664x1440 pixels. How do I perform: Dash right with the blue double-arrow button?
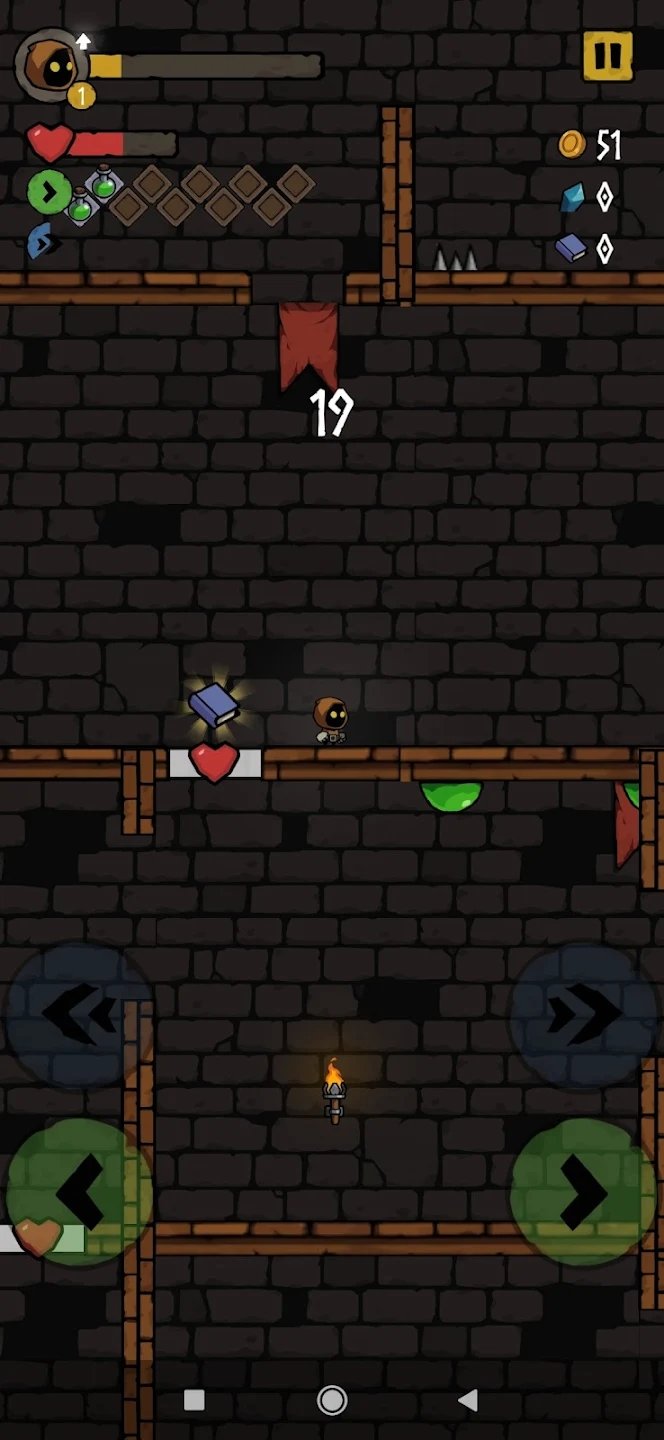point(583,1016)
